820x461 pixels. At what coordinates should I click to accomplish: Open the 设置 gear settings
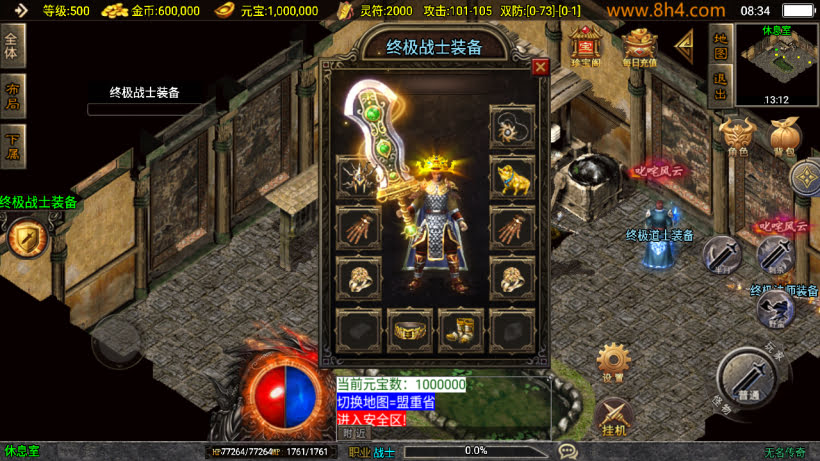614,362
